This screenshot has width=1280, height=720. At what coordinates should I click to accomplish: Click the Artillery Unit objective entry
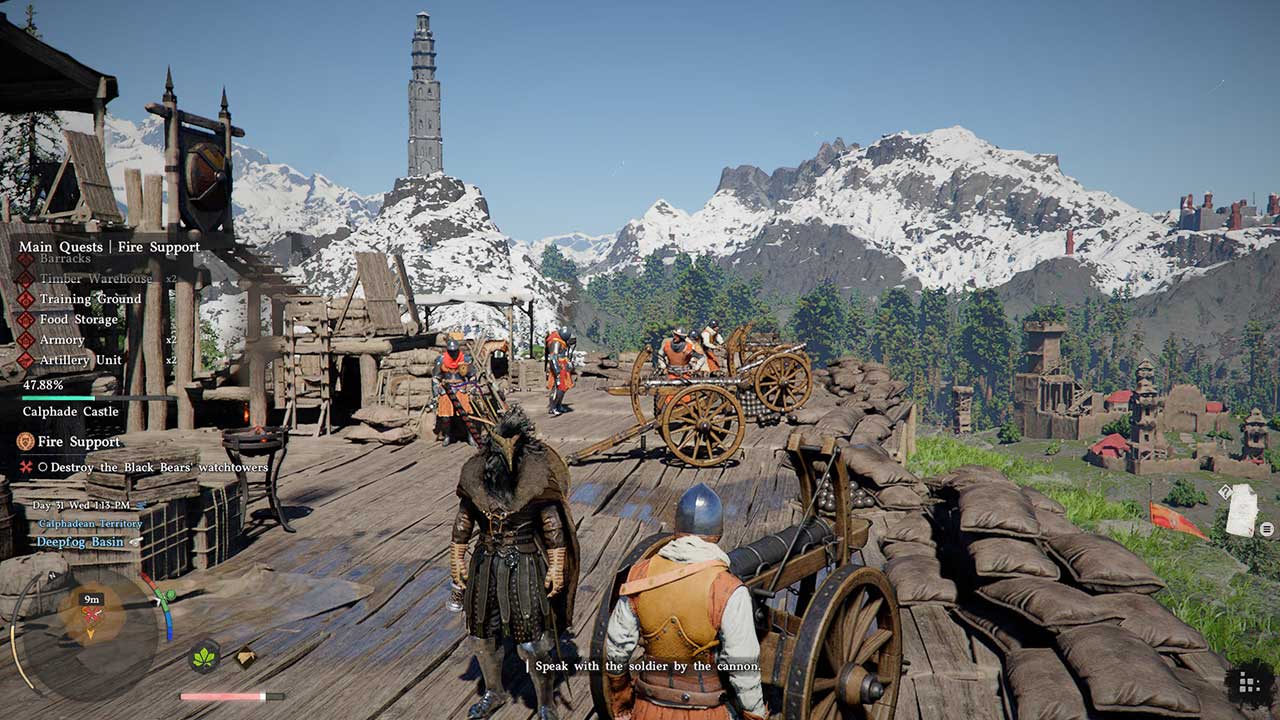(80, 360)
